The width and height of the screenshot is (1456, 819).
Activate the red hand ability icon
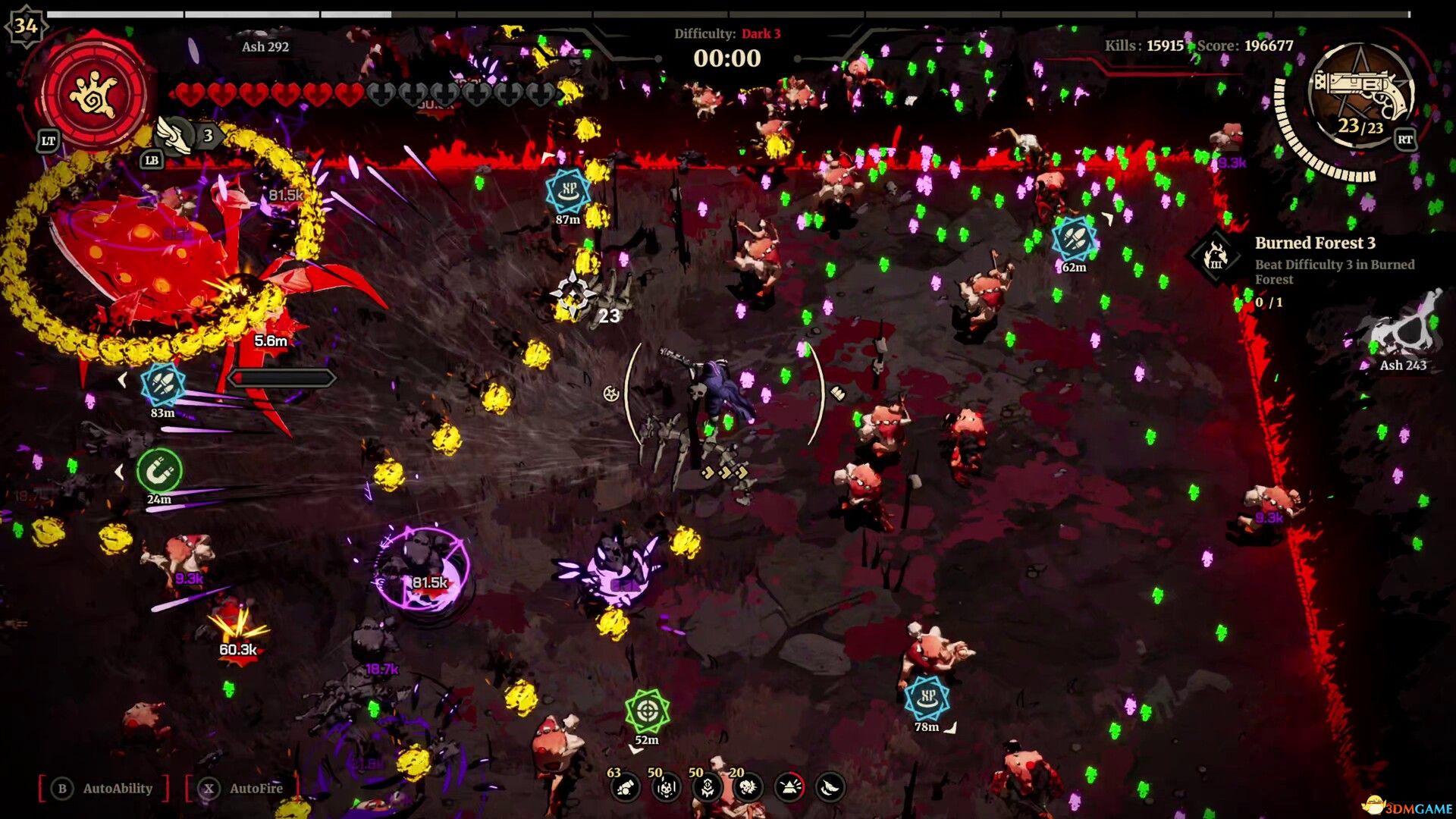[x=93, y=93]
